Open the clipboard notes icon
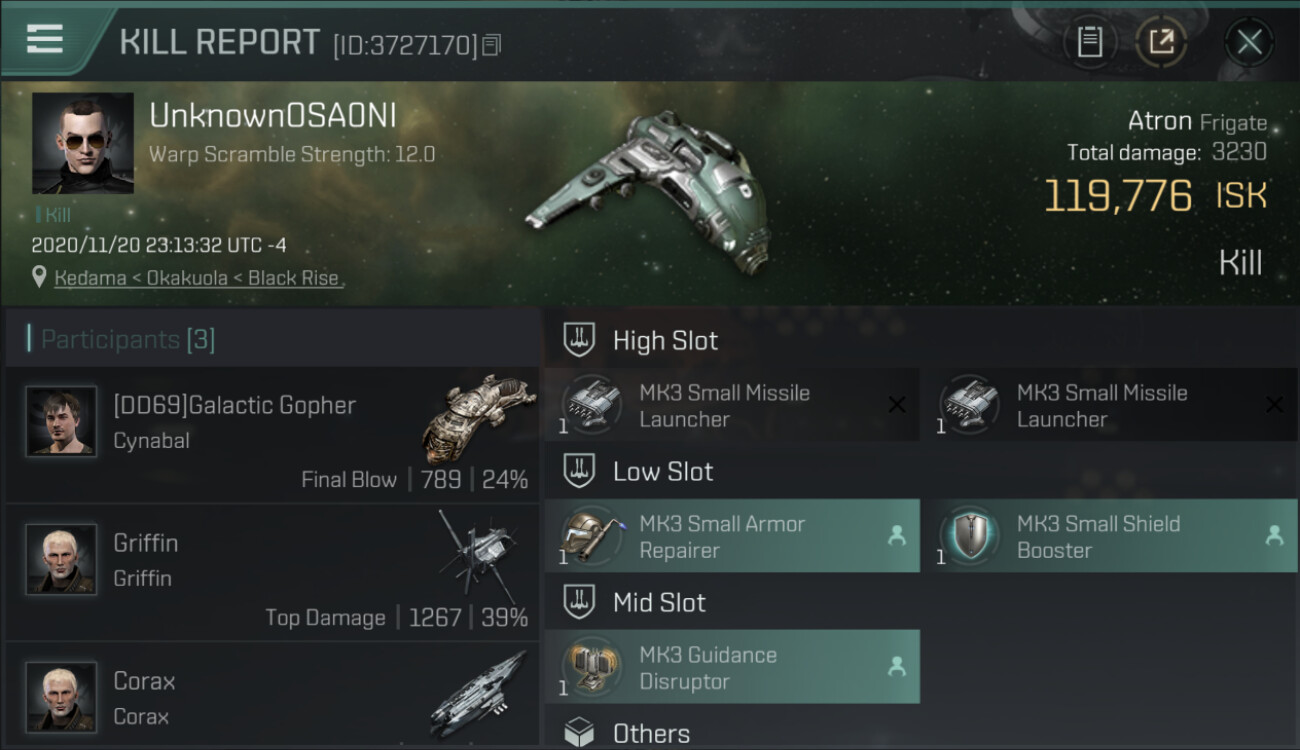Screen dimensions: 1300x750 [1089, 42]
